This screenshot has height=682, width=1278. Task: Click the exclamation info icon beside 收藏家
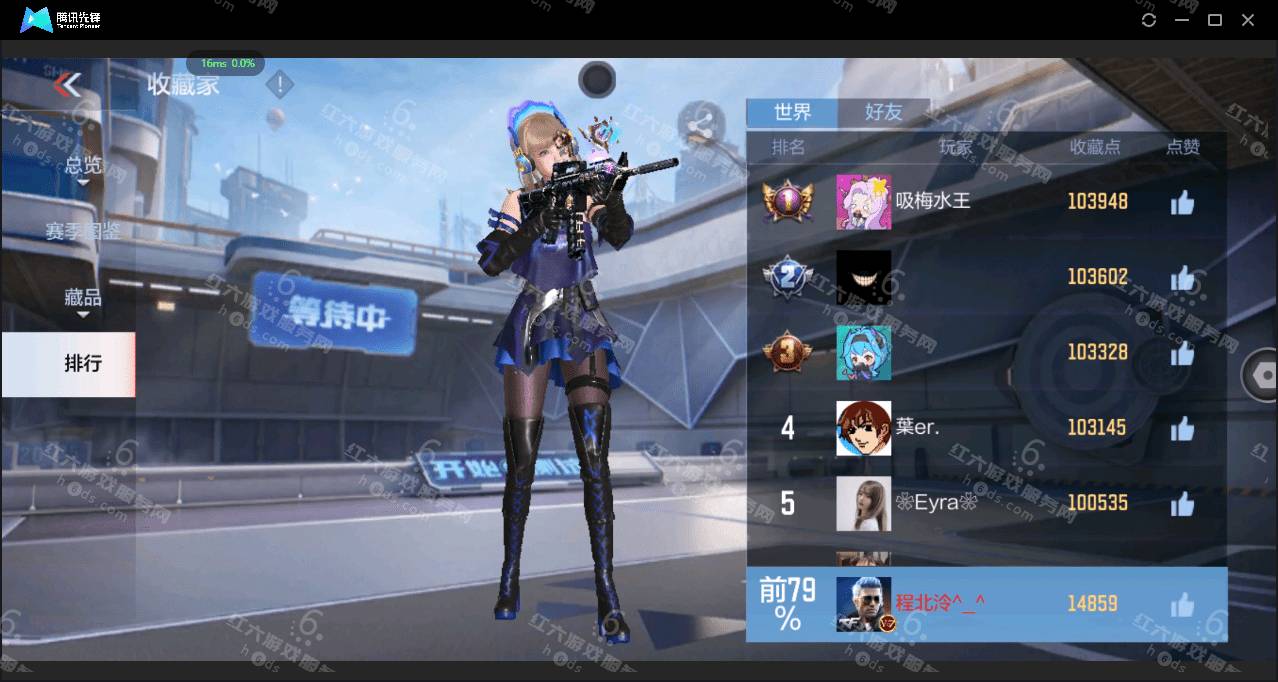coord(280,85)
